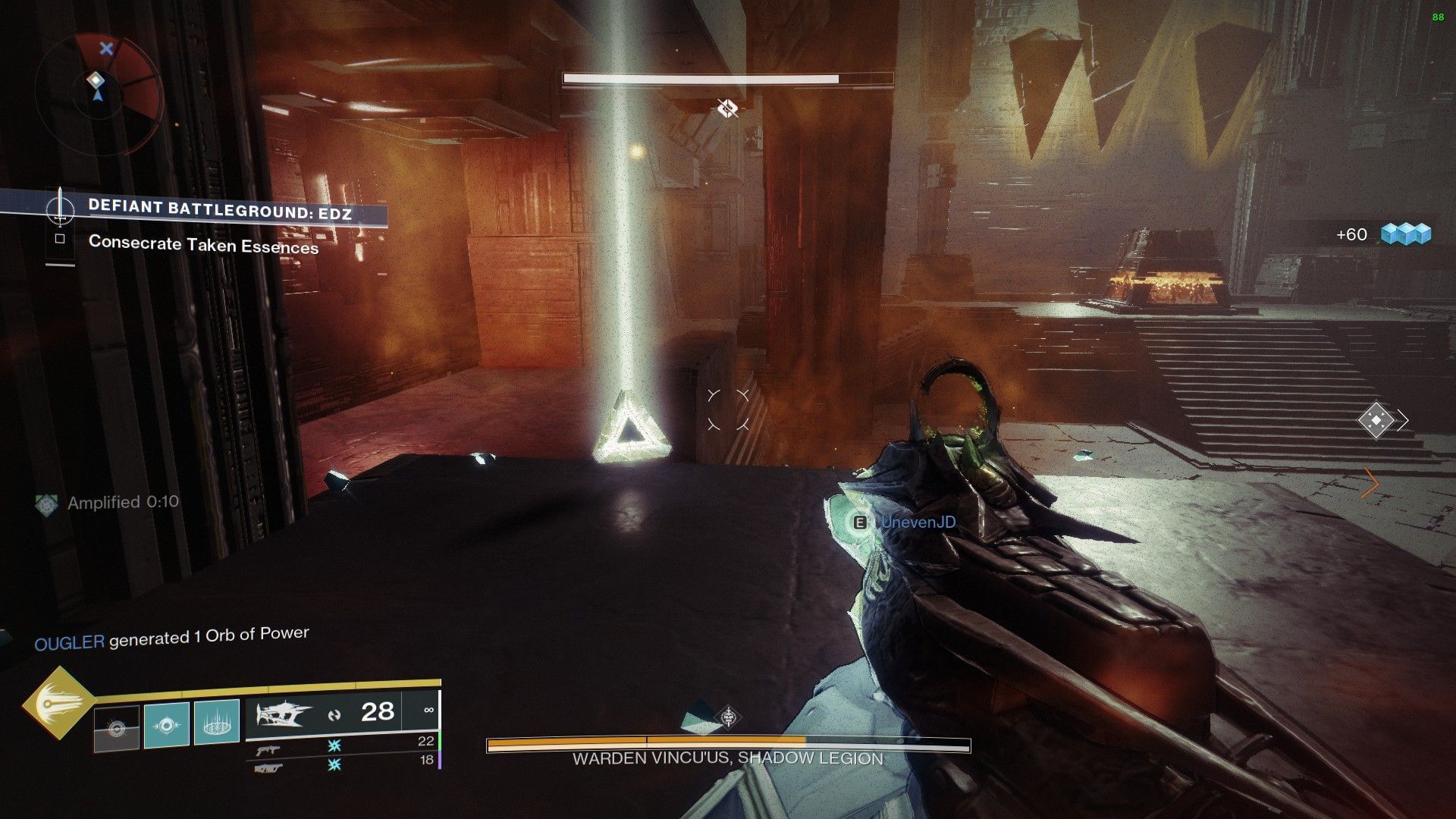Toggle the infinity ammo indicator
Viewport: 1456px width, 819px height.
coord(429,711)
